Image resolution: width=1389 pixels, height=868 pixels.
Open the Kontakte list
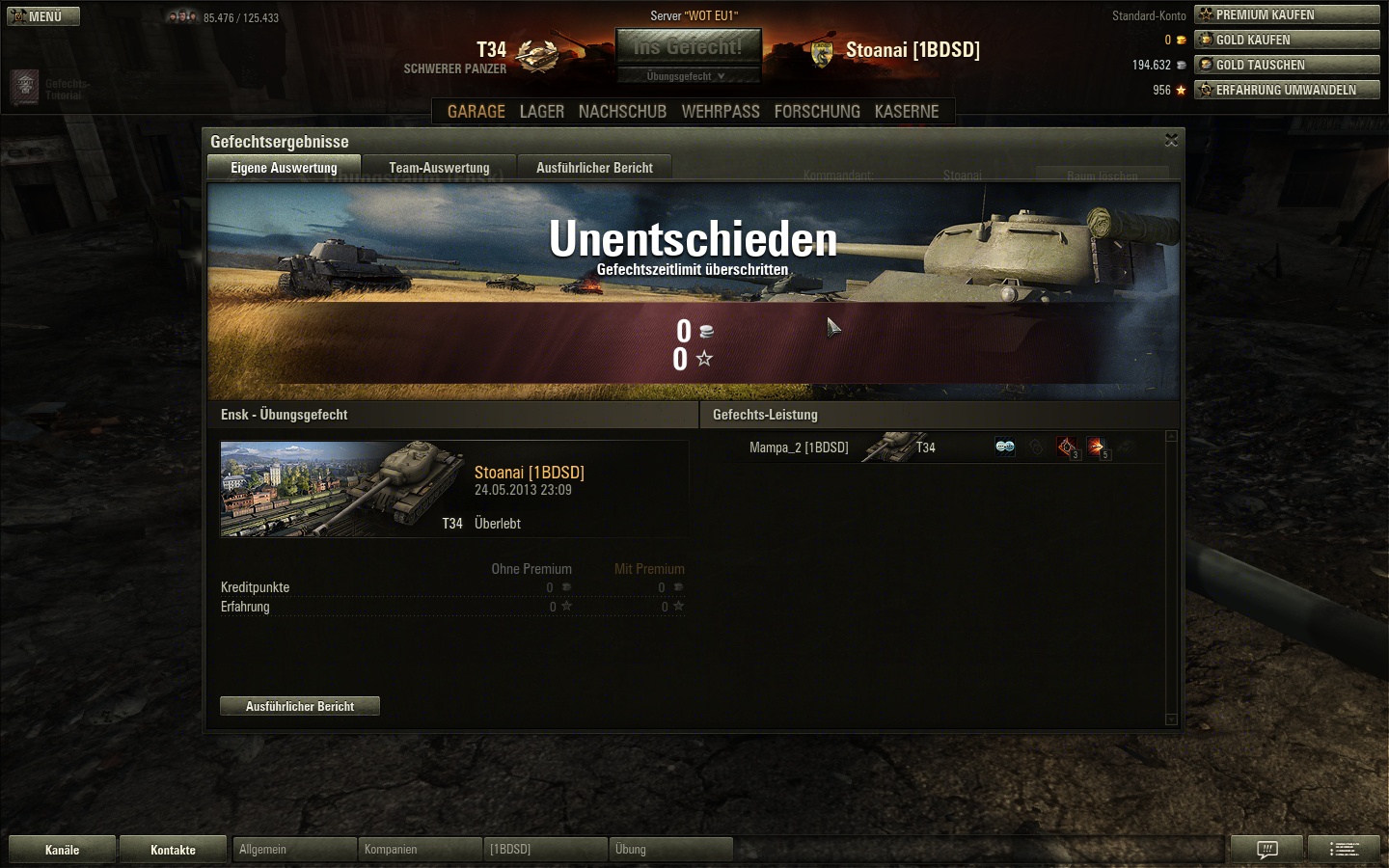tap(173, 850)
